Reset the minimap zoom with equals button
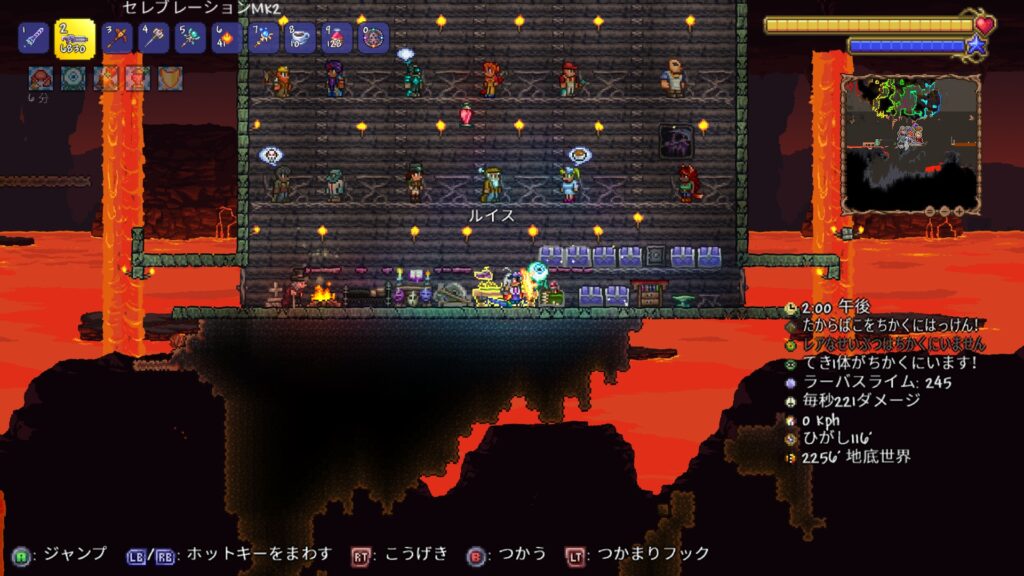This screenshot has height=576, width=1024. [944, 212]
